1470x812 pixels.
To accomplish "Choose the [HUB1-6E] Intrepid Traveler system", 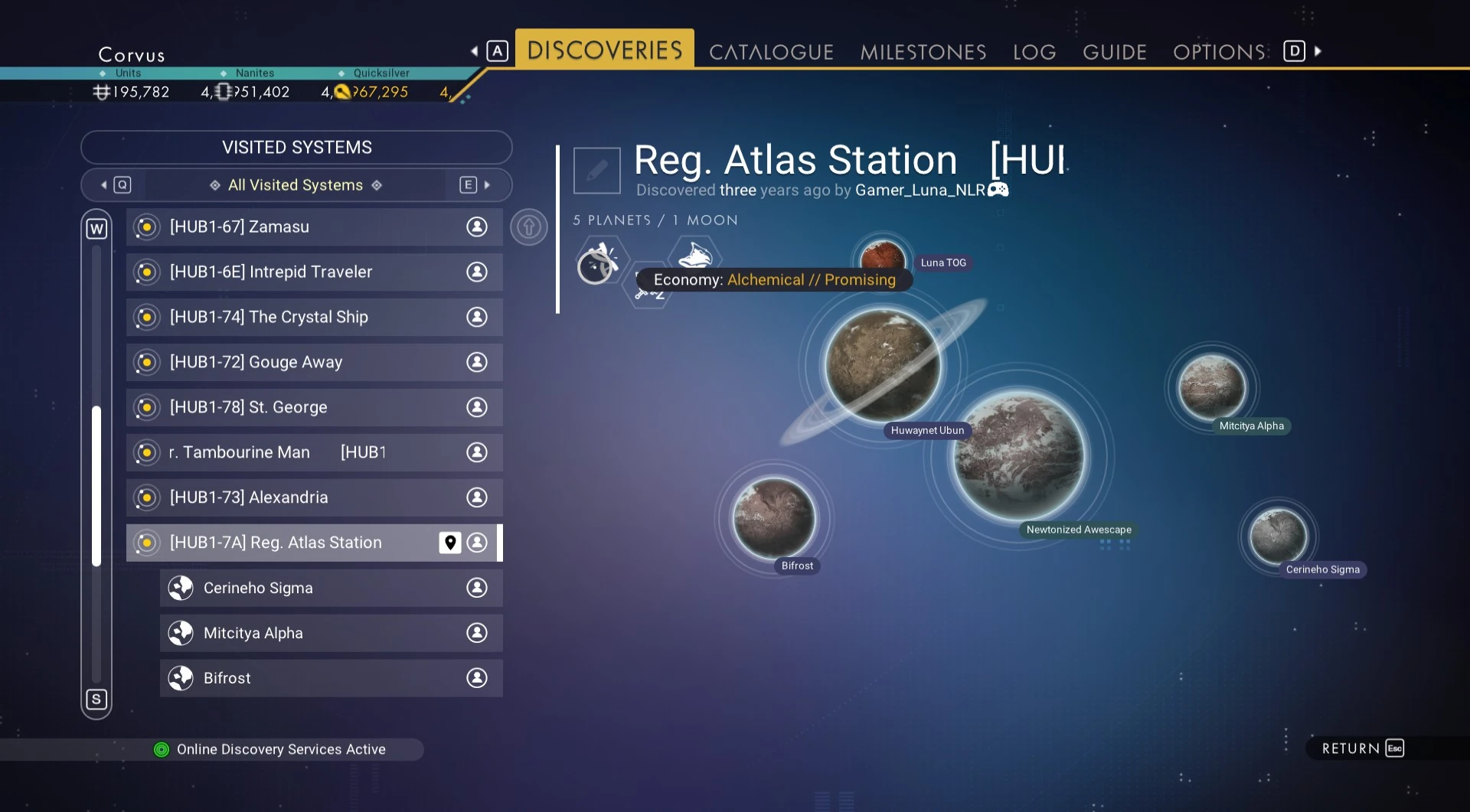I will [x=314, y=272].
